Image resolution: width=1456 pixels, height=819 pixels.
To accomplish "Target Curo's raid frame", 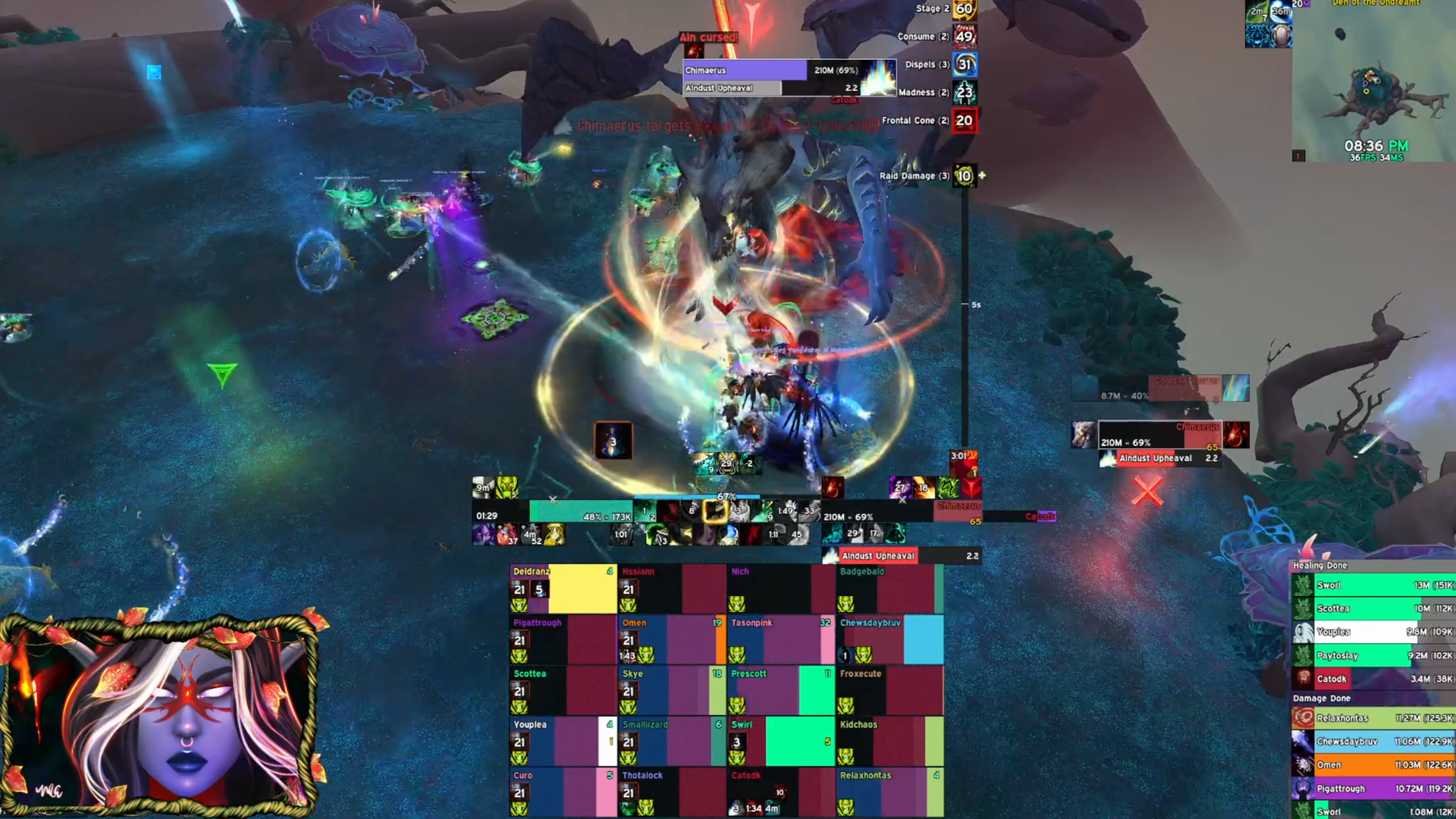I will [563, 792].
